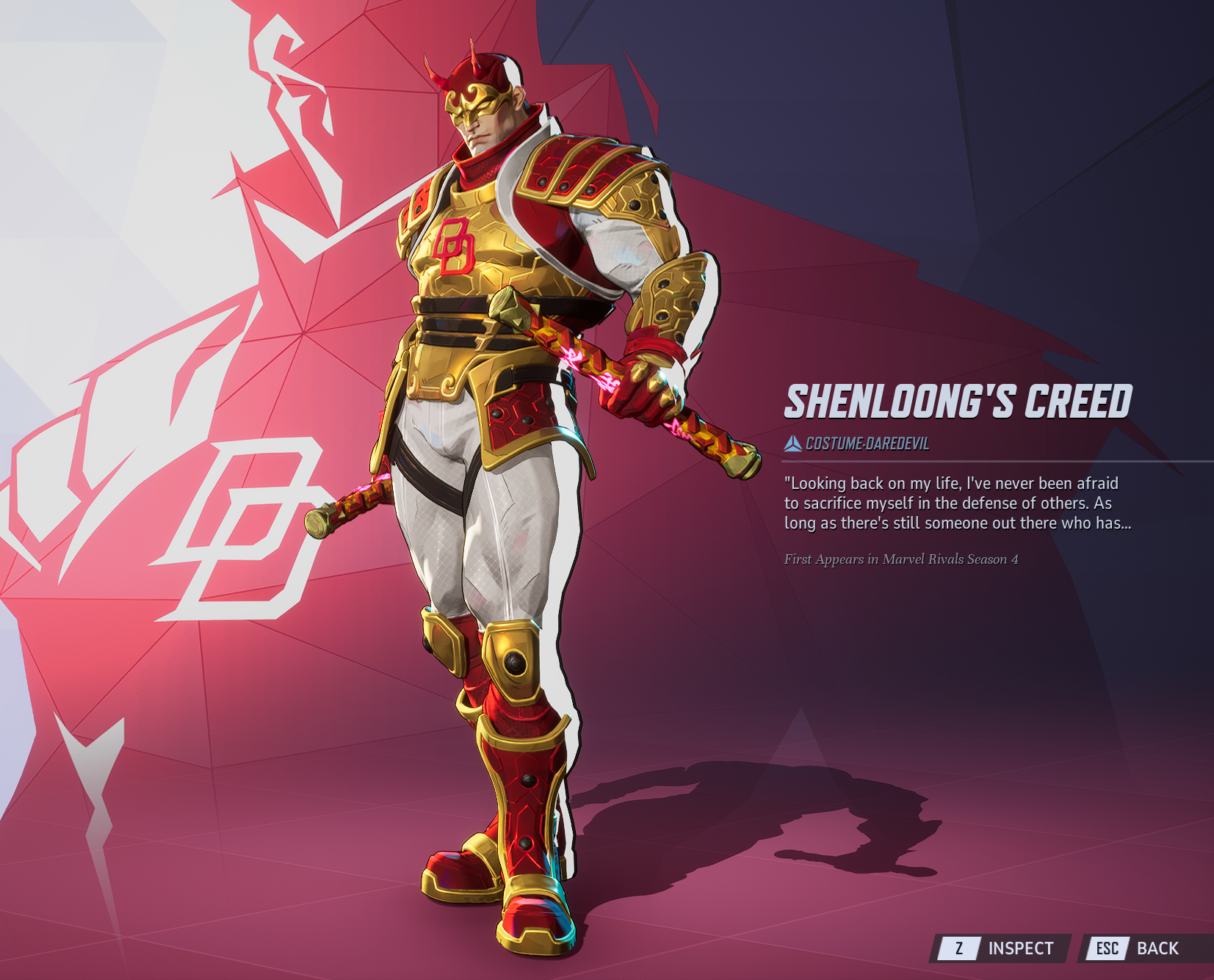
Task: Expand the truncated costume description quote
Action: 957,504
